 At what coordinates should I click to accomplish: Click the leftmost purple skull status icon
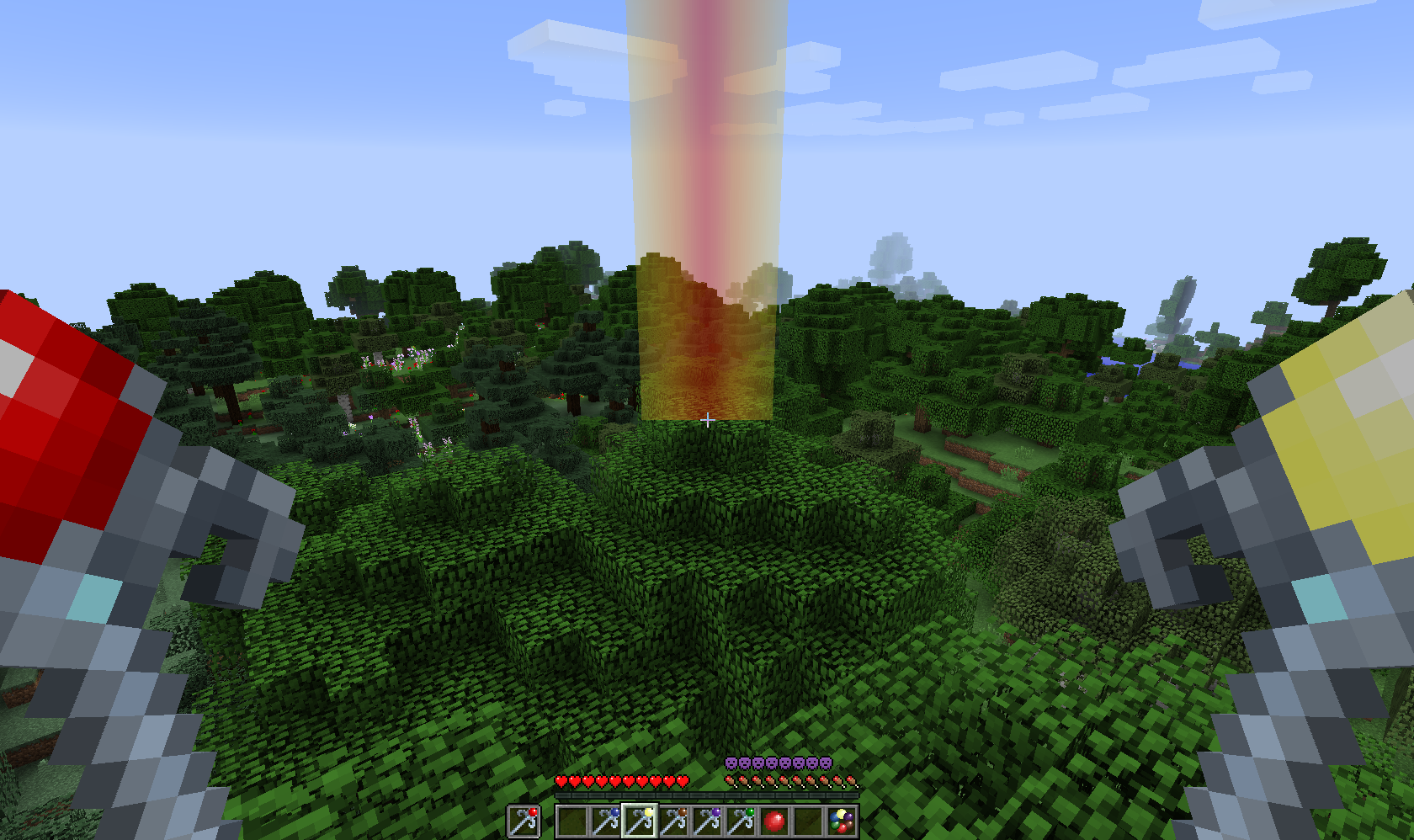[731, 763]
